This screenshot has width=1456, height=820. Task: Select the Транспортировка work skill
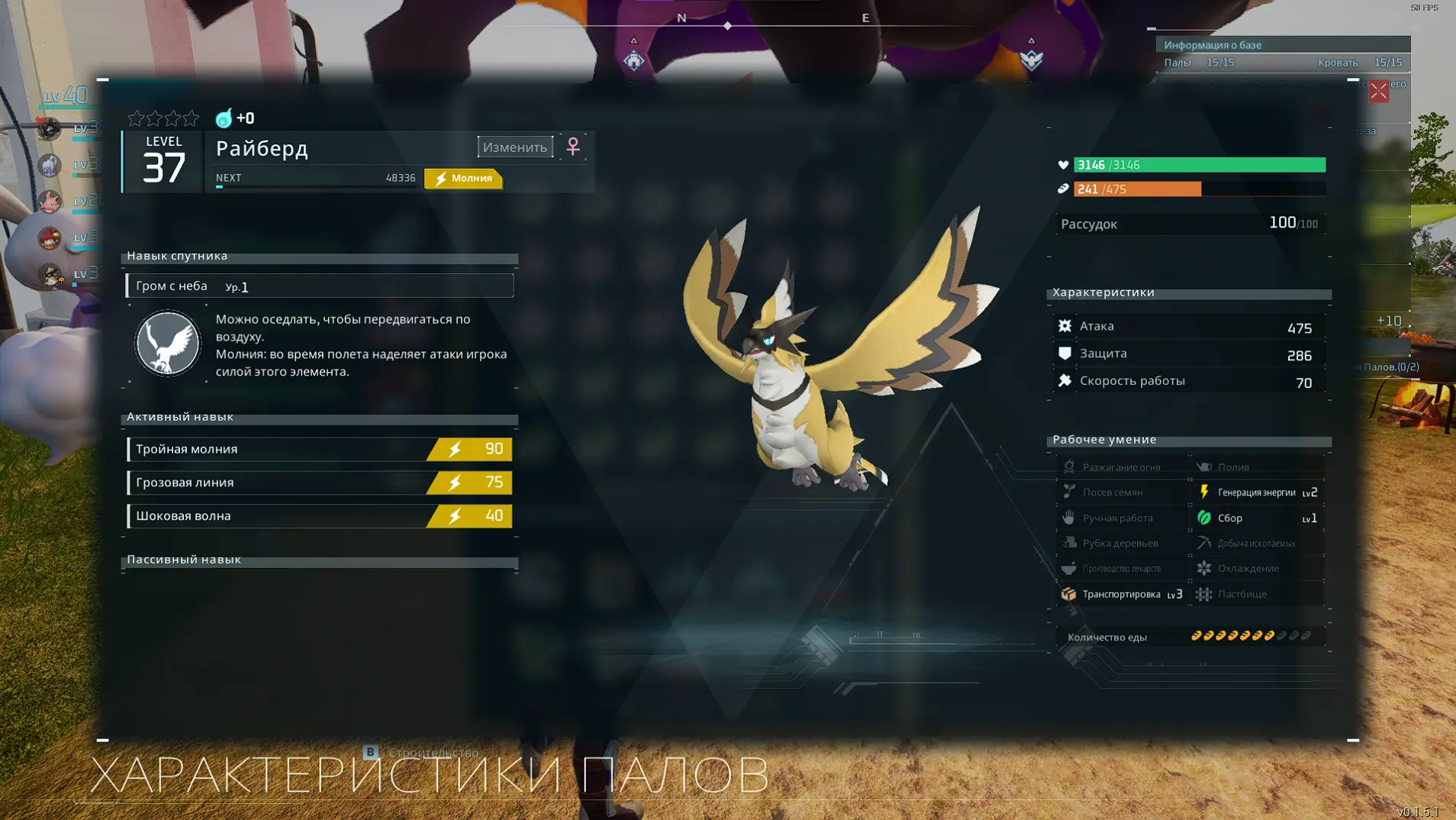[x=1121, y=594]
